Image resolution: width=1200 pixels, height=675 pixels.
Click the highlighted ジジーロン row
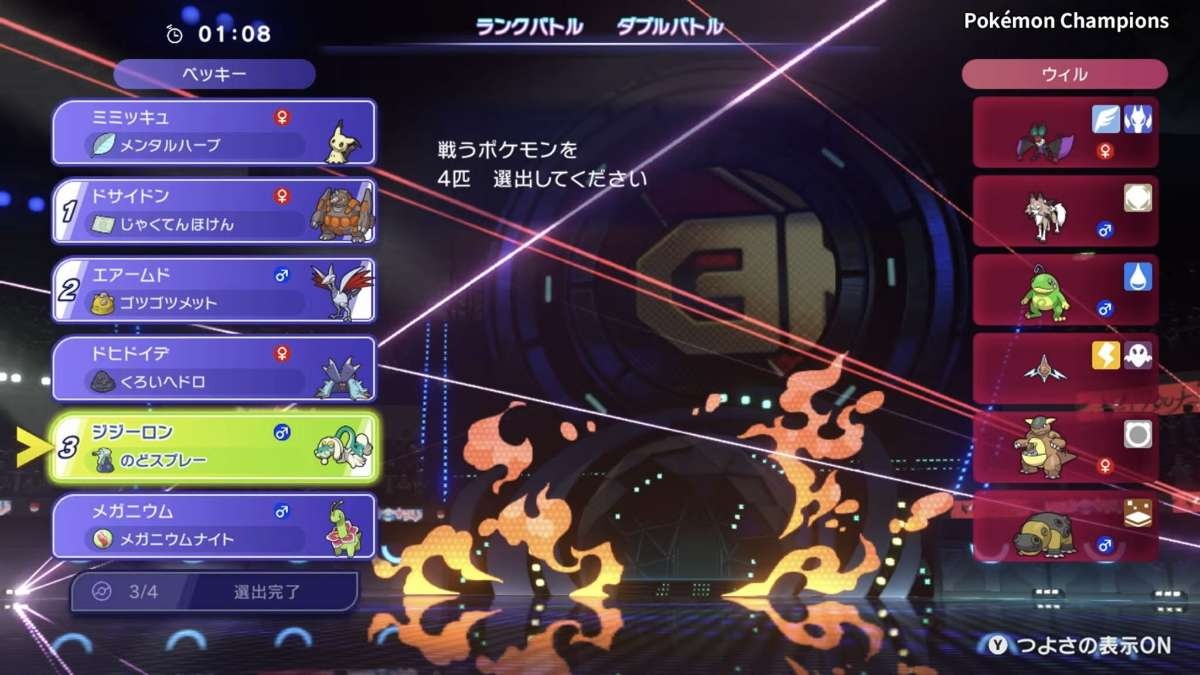pos(214,447)
